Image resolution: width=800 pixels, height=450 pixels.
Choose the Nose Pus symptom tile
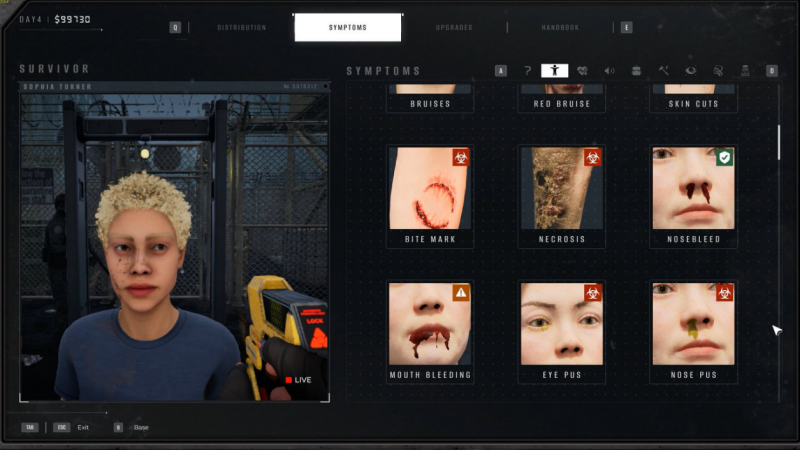tap(693, 332)
